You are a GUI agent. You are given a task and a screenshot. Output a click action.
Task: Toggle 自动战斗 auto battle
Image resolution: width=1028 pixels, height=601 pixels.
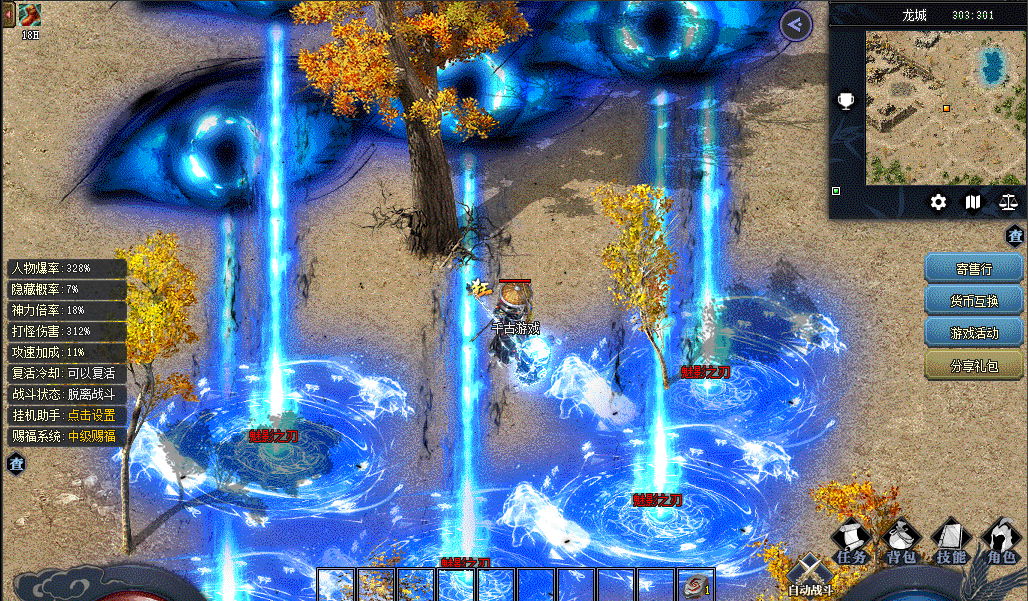[x=808, y=576]
